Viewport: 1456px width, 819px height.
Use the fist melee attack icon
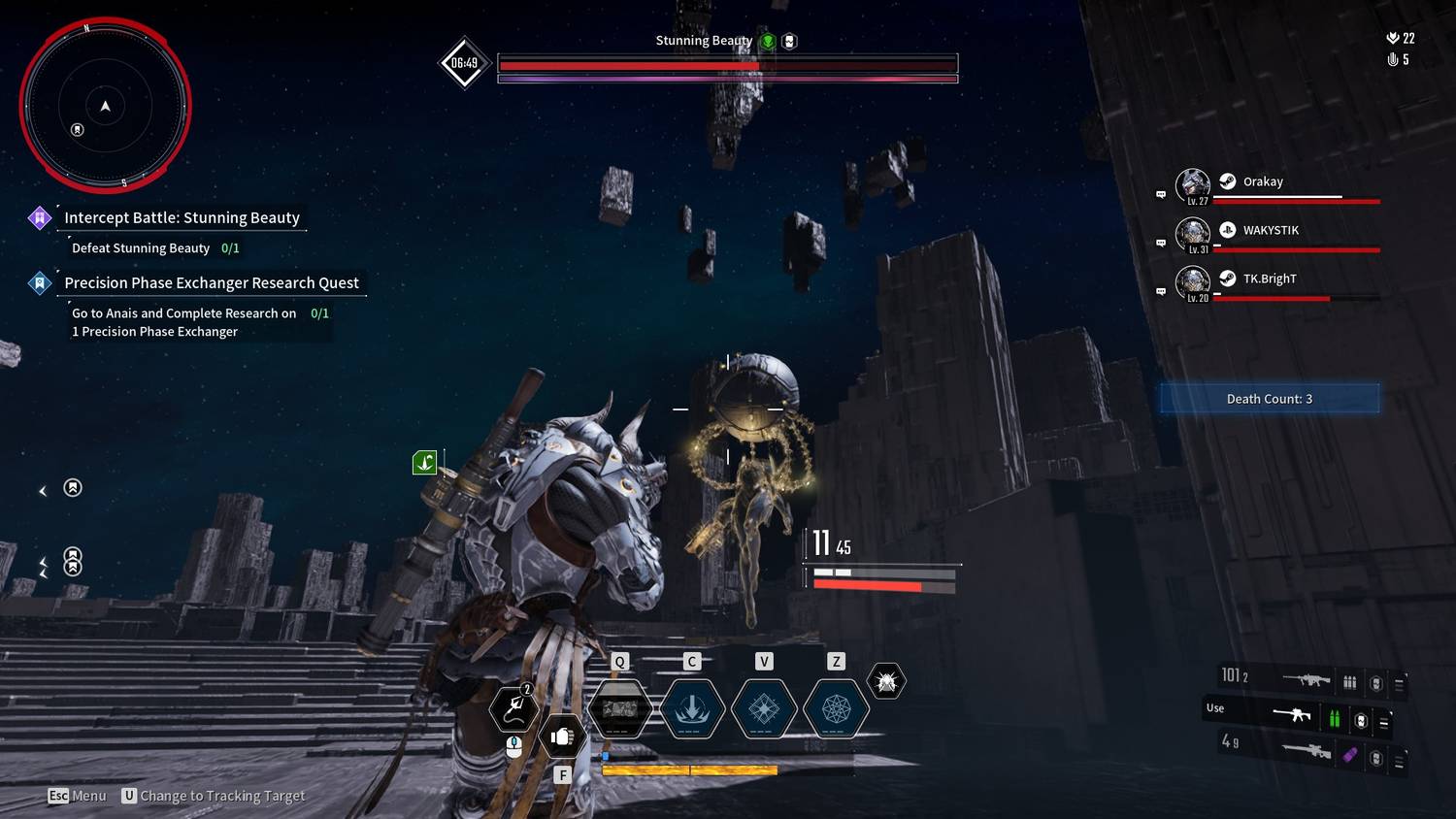(561, 737)
